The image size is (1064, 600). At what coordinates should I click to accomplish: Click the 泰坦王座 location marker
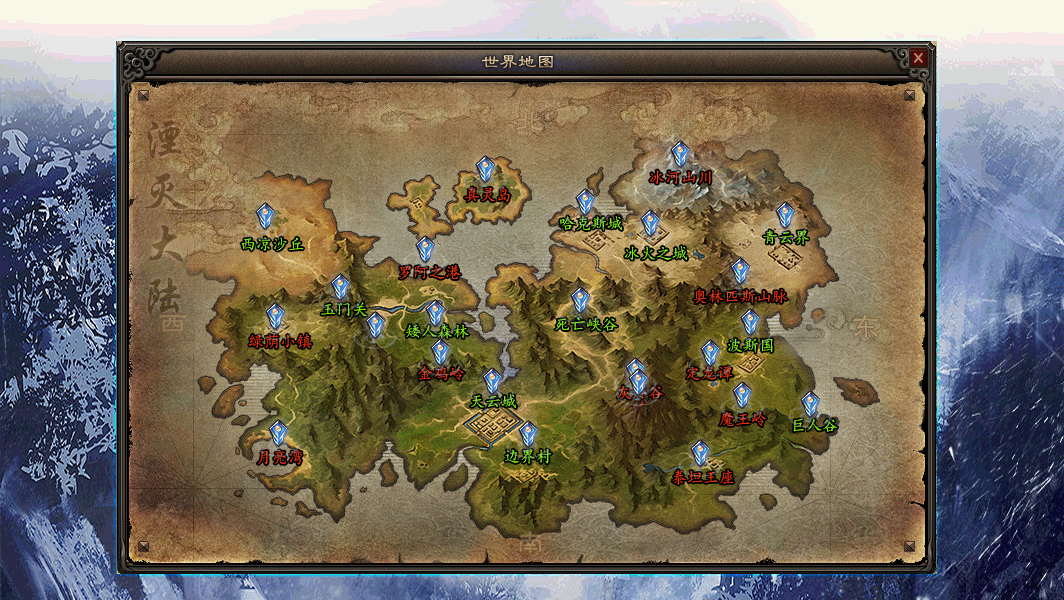point(701,454)
